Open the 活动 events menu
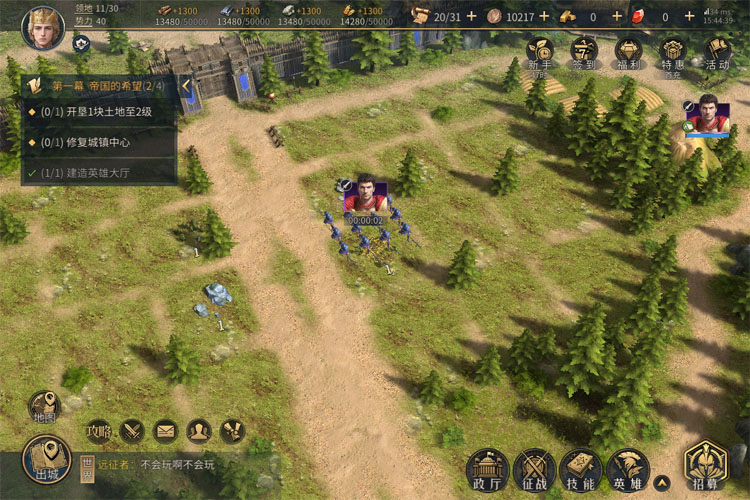This screenshot has height=500, width=750. [x=717, y=53]
